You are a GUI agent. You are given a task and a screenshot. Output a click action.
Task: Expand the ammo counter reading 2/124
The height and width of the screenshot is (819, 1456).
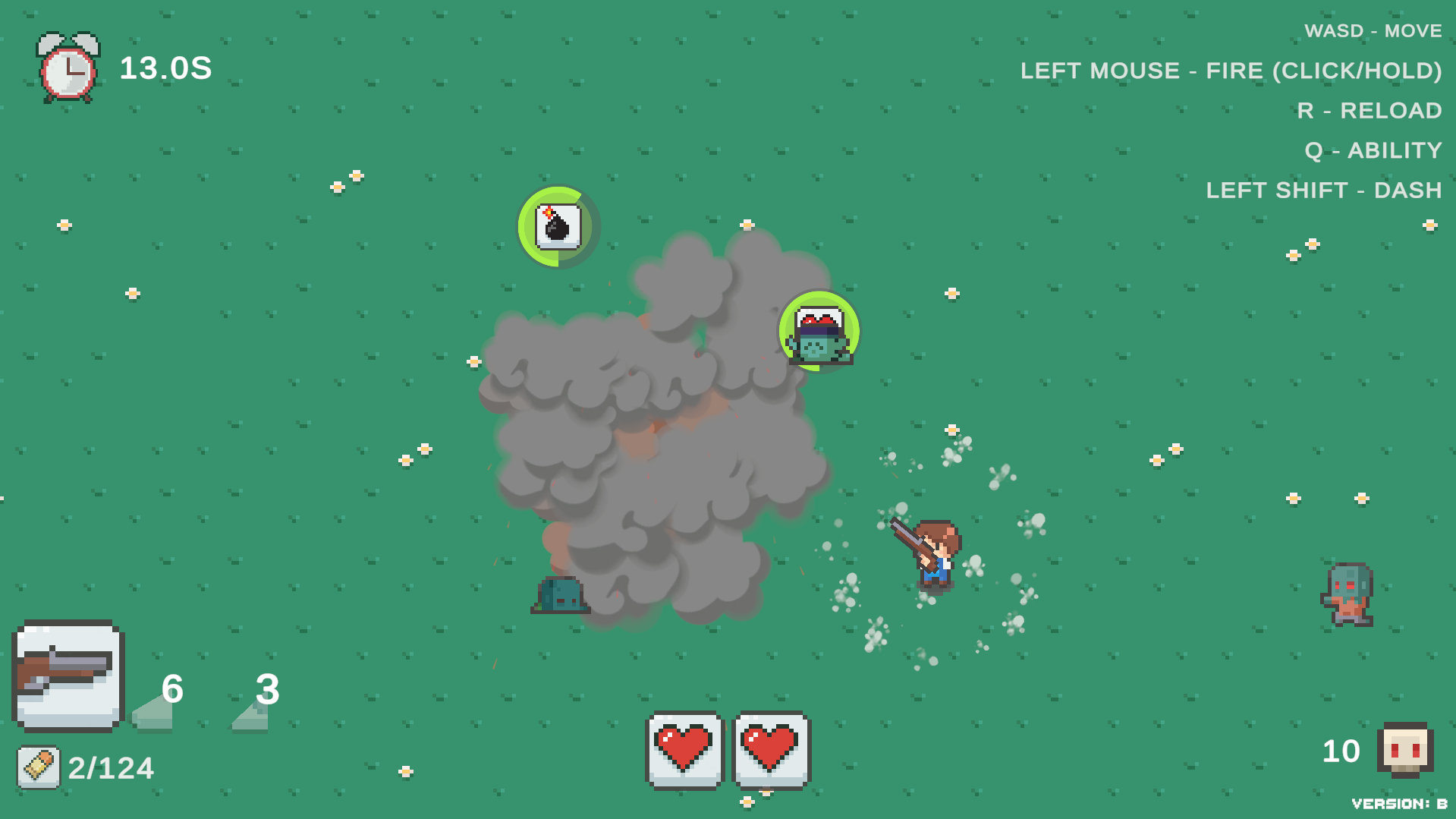pos(110,767)
